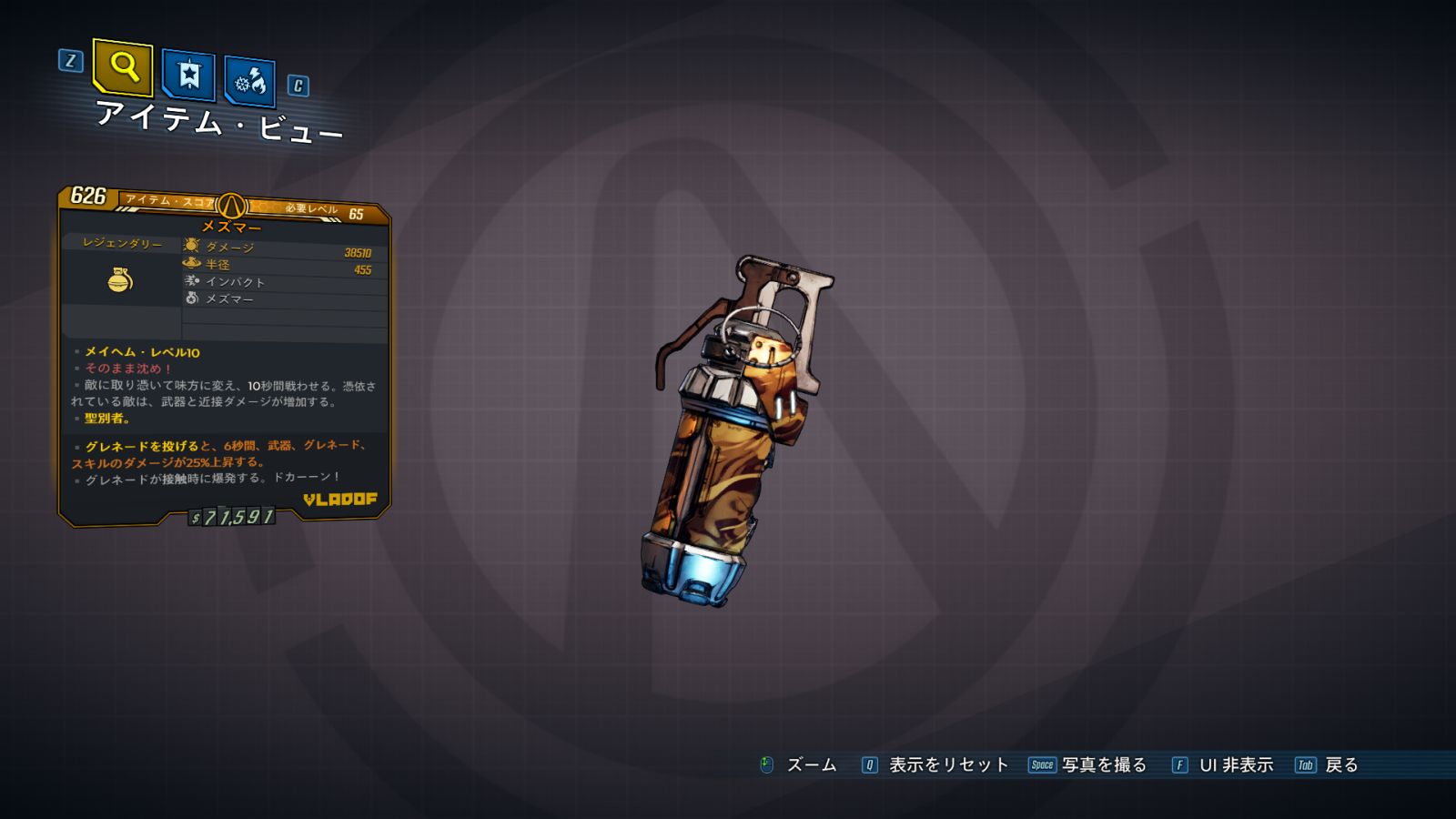
Task: Switch to the star banner tab
Action: [x=188, y=75]
